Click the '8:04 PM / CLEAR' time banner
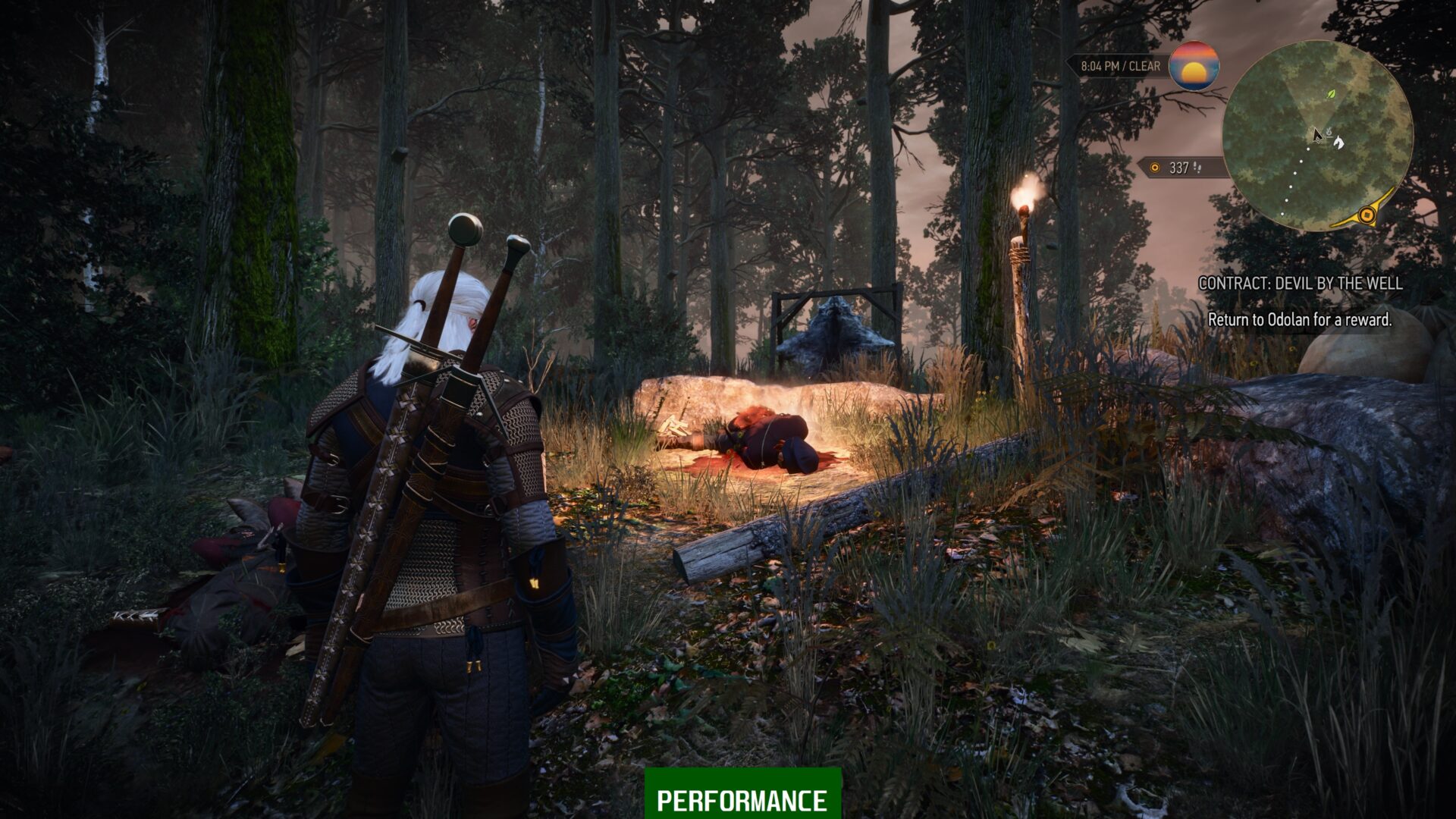 (x=1121, y=65)
